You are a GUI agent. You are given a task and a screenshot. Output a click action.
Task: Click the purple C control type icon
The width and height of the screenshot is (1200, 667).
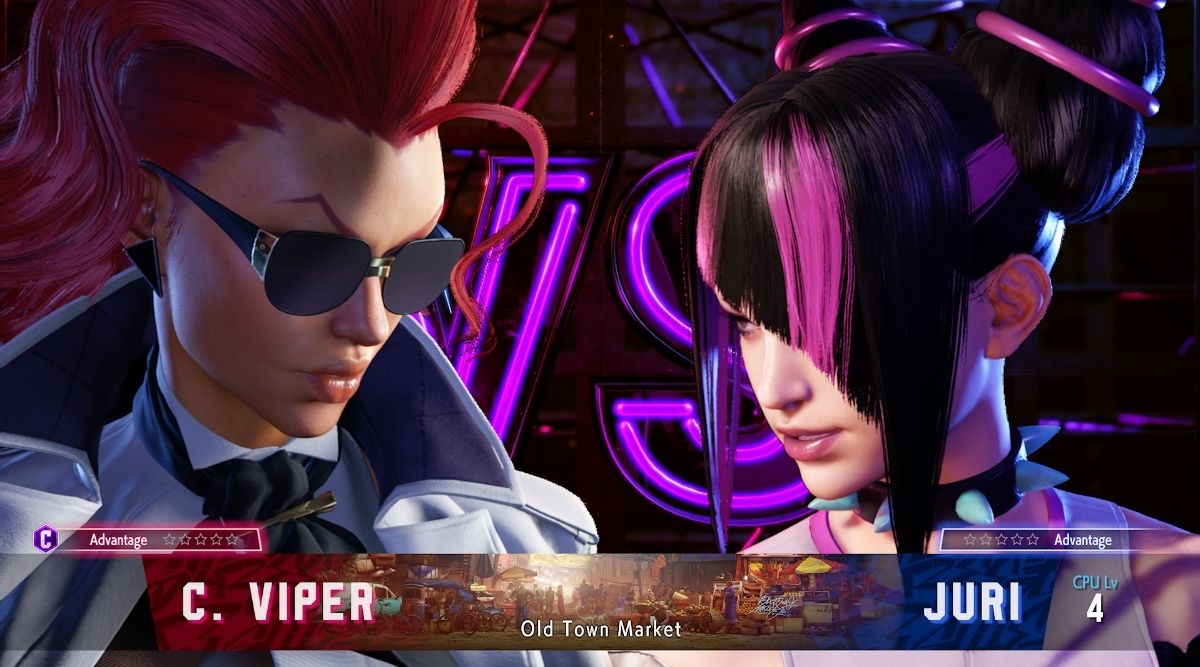tap(46, 539)
